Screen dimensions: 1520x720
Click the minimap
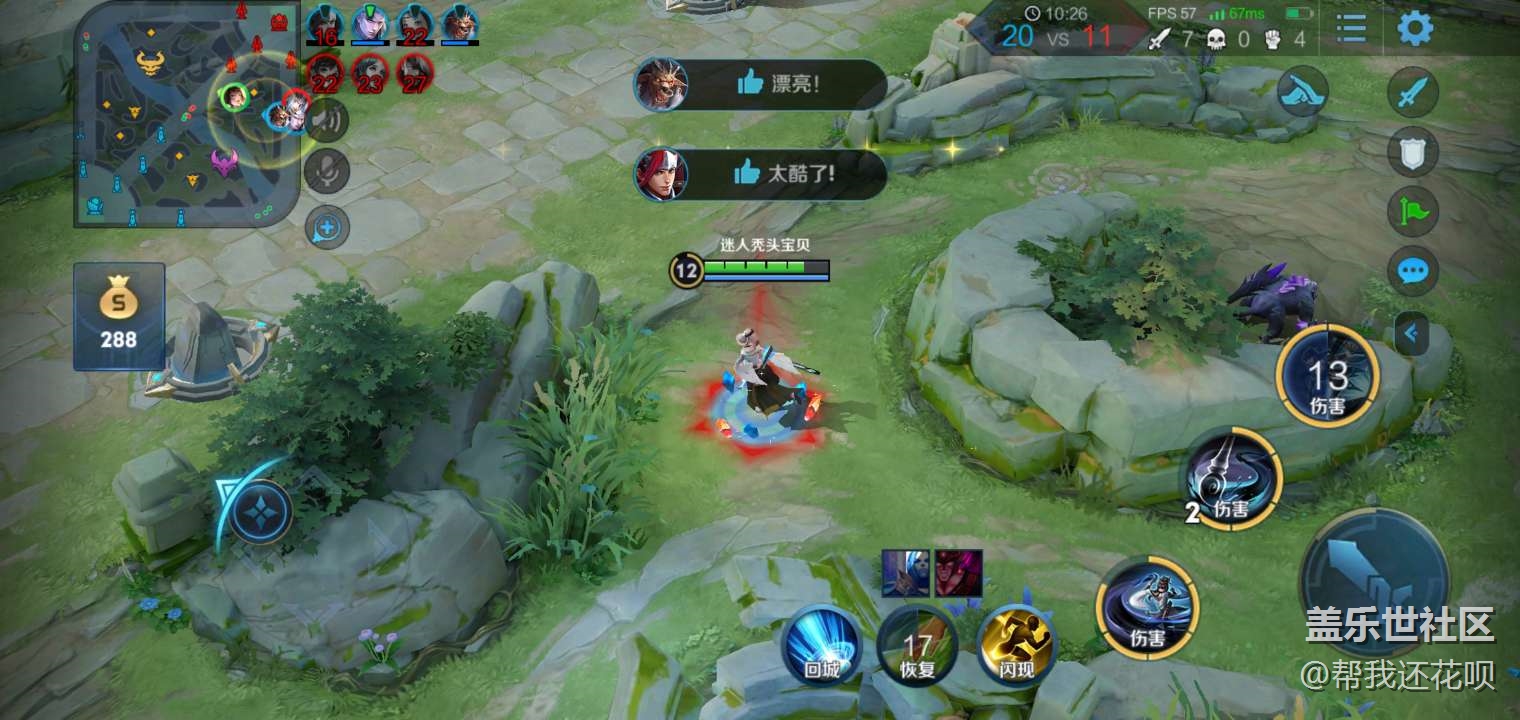(185, 112)
